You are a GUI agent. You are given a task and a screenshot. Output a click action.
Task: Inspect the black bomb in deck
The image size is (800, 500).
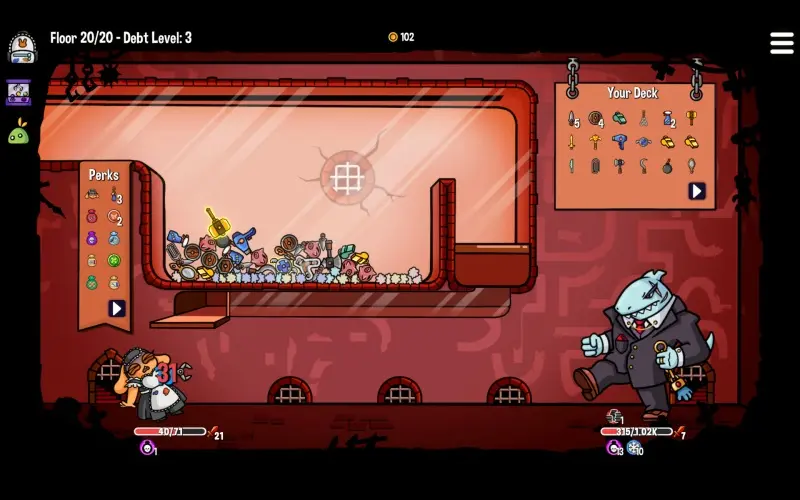[x=667, y=166]
